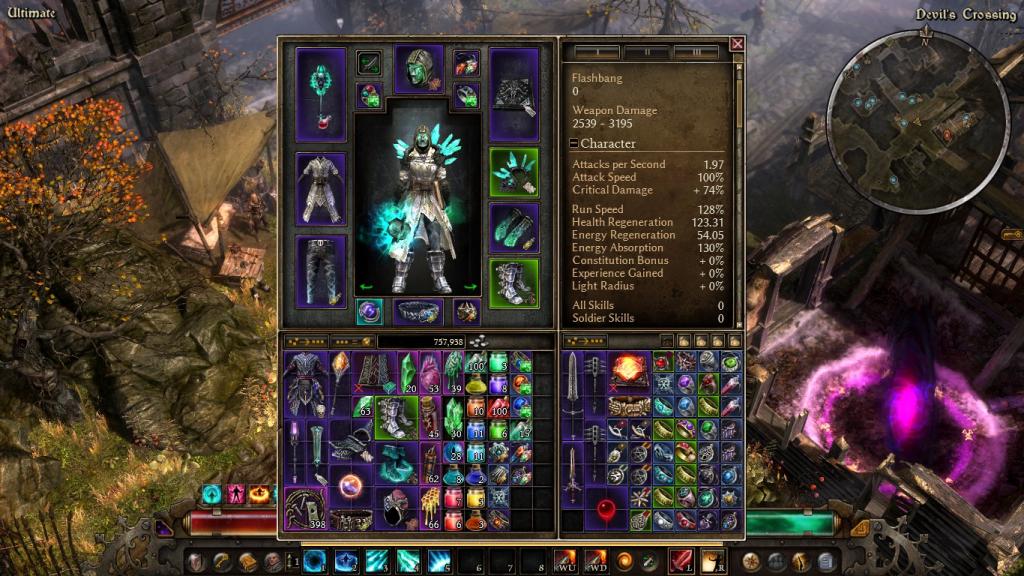Switch to stats tab II
This screenshot has height=576, width=1024.
647,51
